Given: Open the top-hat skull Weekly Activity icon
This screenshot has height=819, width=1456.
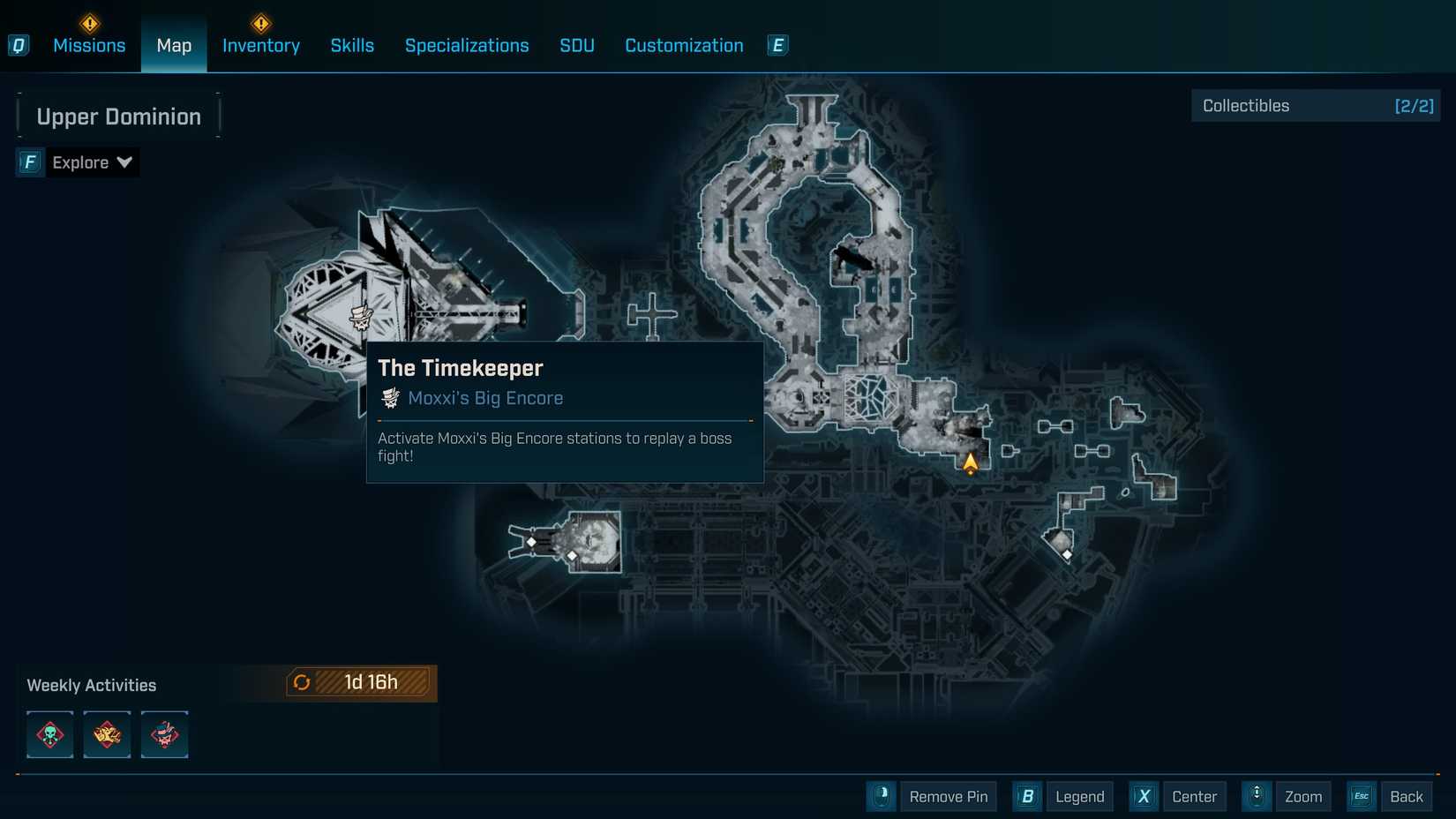Looking at the screenshot, I should coord(164,734).
